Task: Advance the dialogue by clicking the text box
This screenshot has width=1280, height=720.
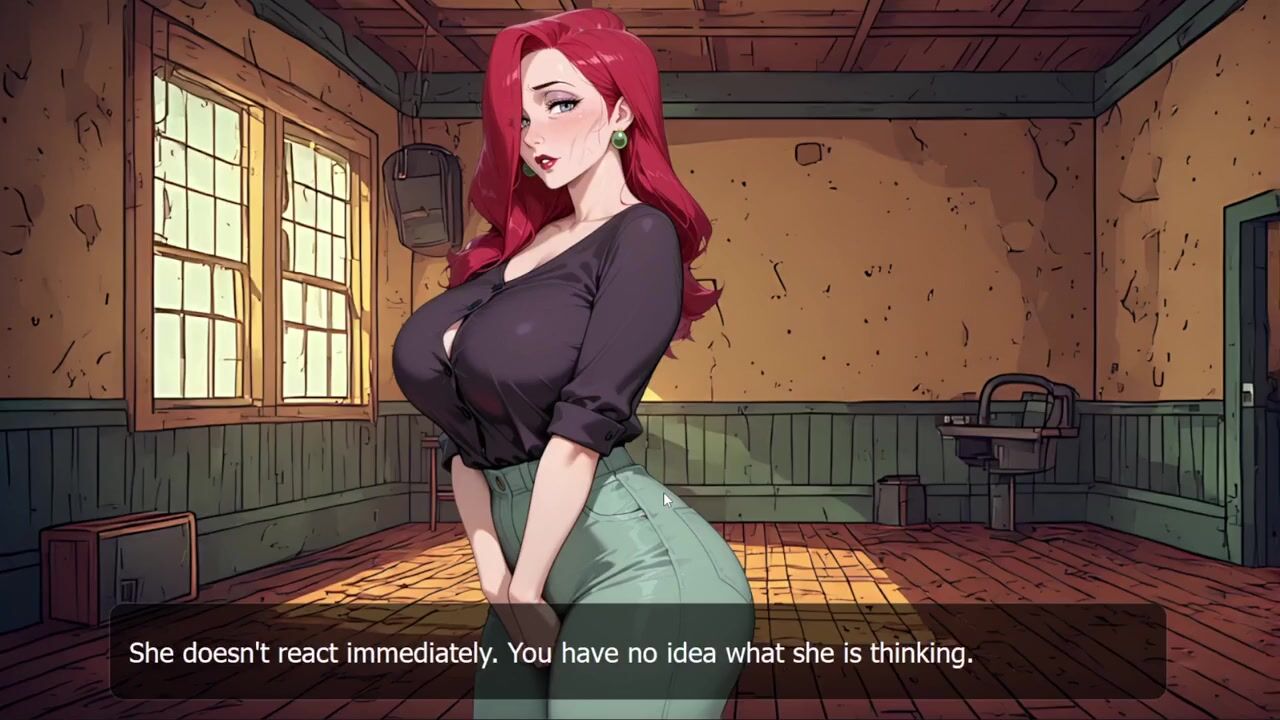Action: point(638,653)
